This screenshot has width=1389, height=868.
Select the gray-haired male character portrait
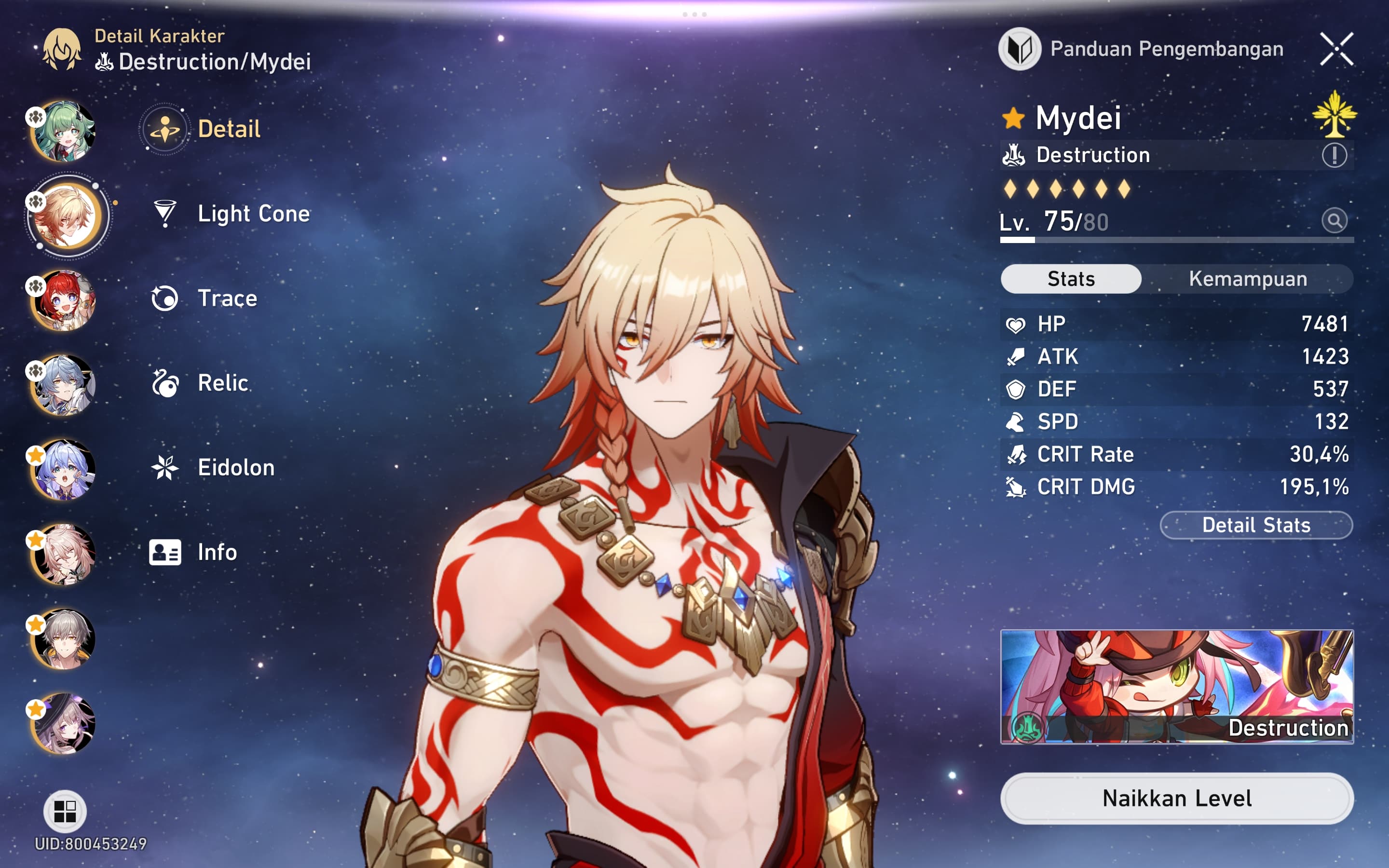pyautogui.click(x=64, y=639)
